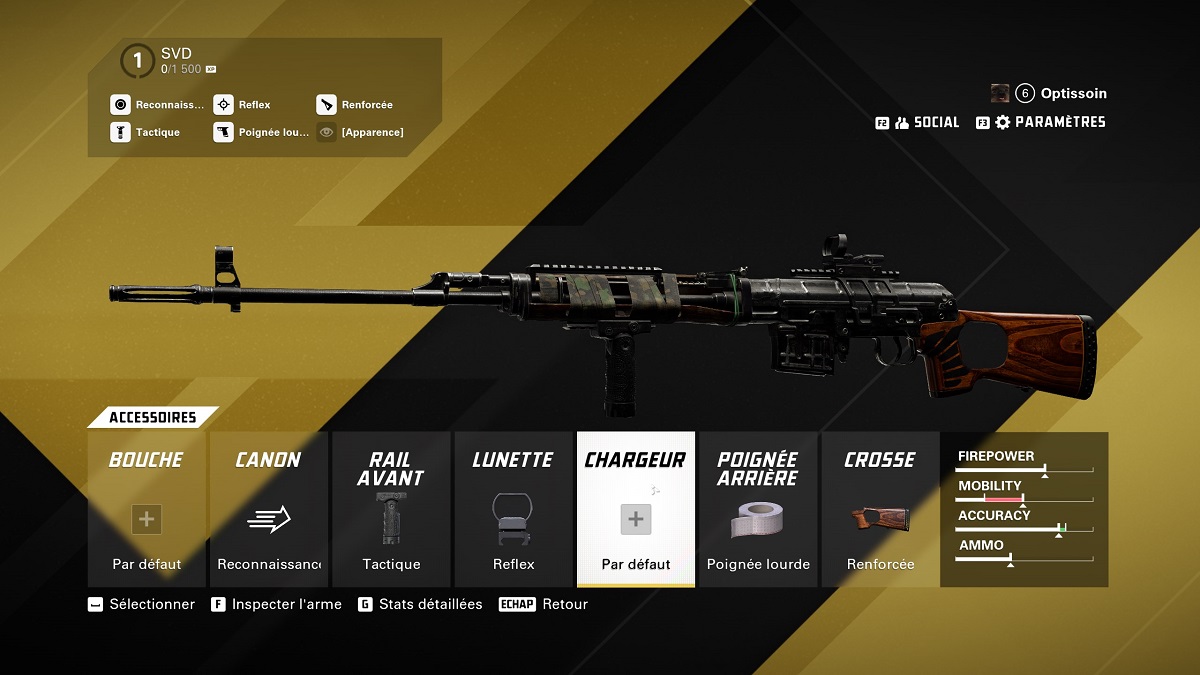Viewport: 1200px width, 675px height.
Task: Open the Canon attachment slot
Action: coord(268,509)
